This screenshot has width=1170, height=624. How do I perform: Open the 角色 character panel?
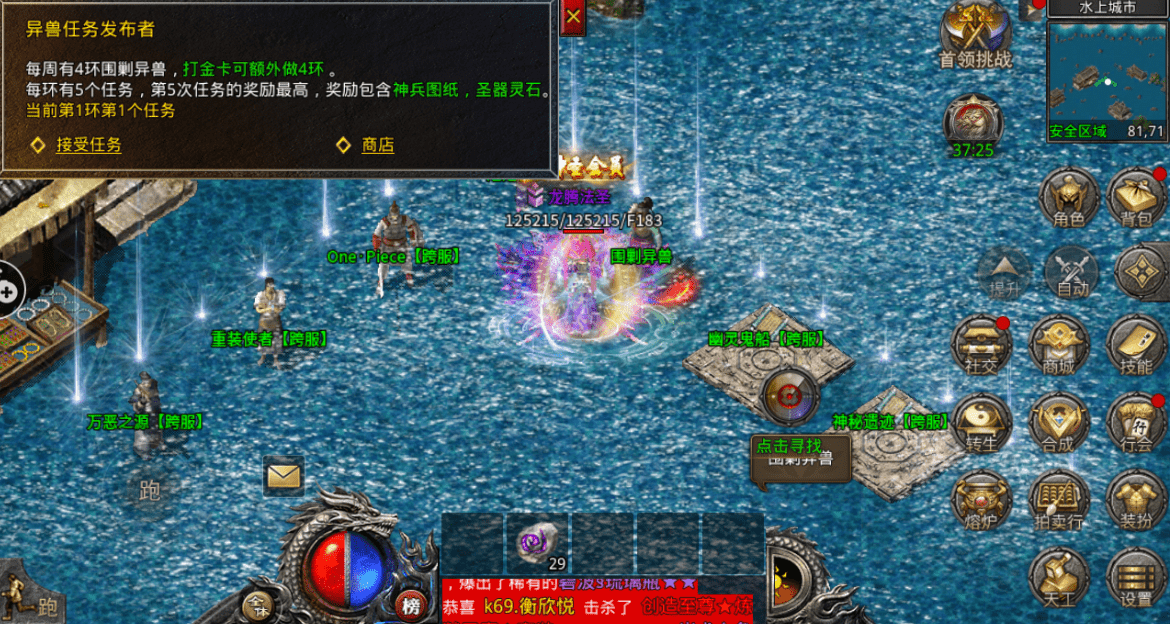[x=1063, y=197]
